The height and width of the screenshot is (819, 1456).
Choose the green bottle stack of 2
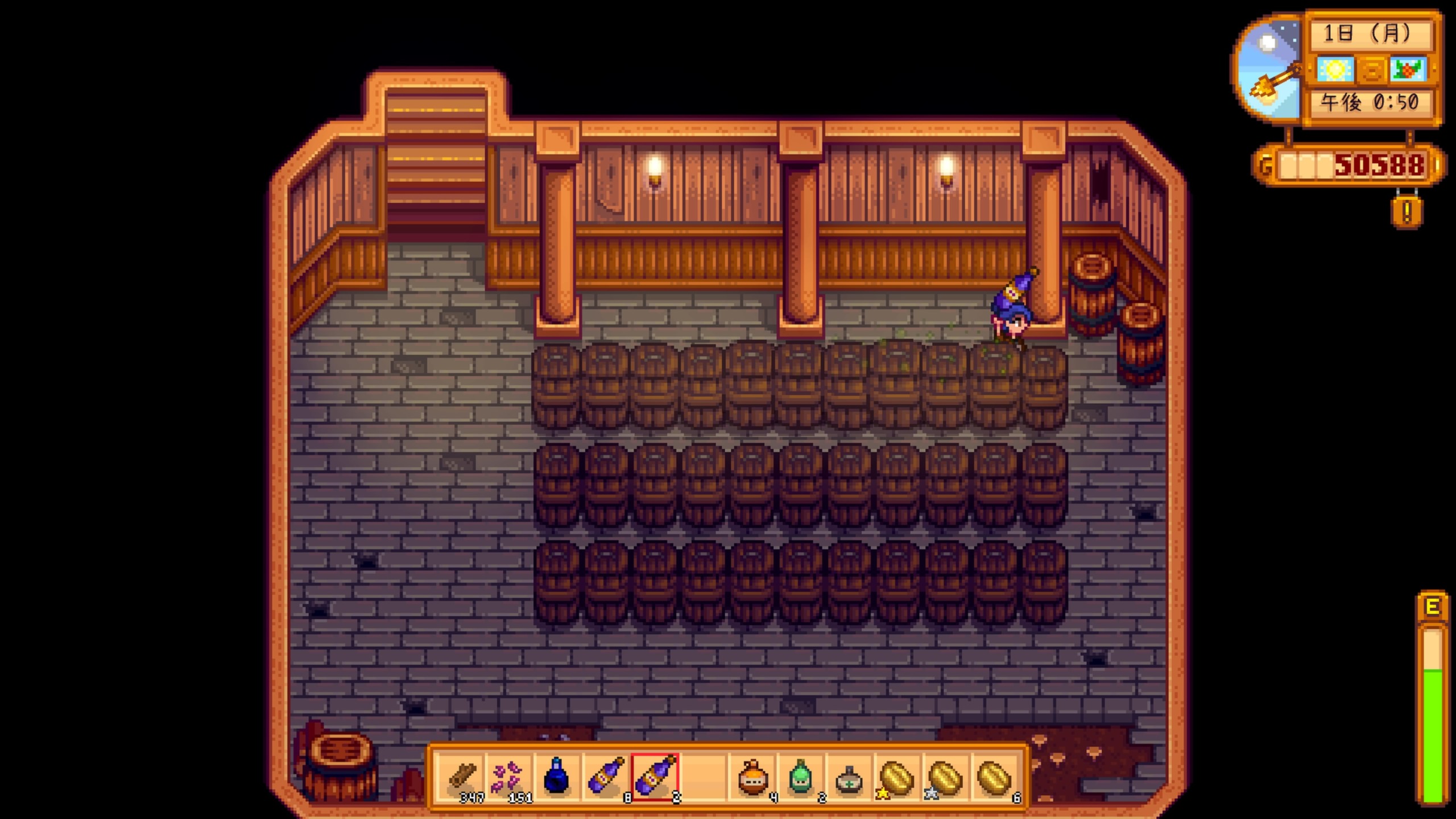[800, 777]
